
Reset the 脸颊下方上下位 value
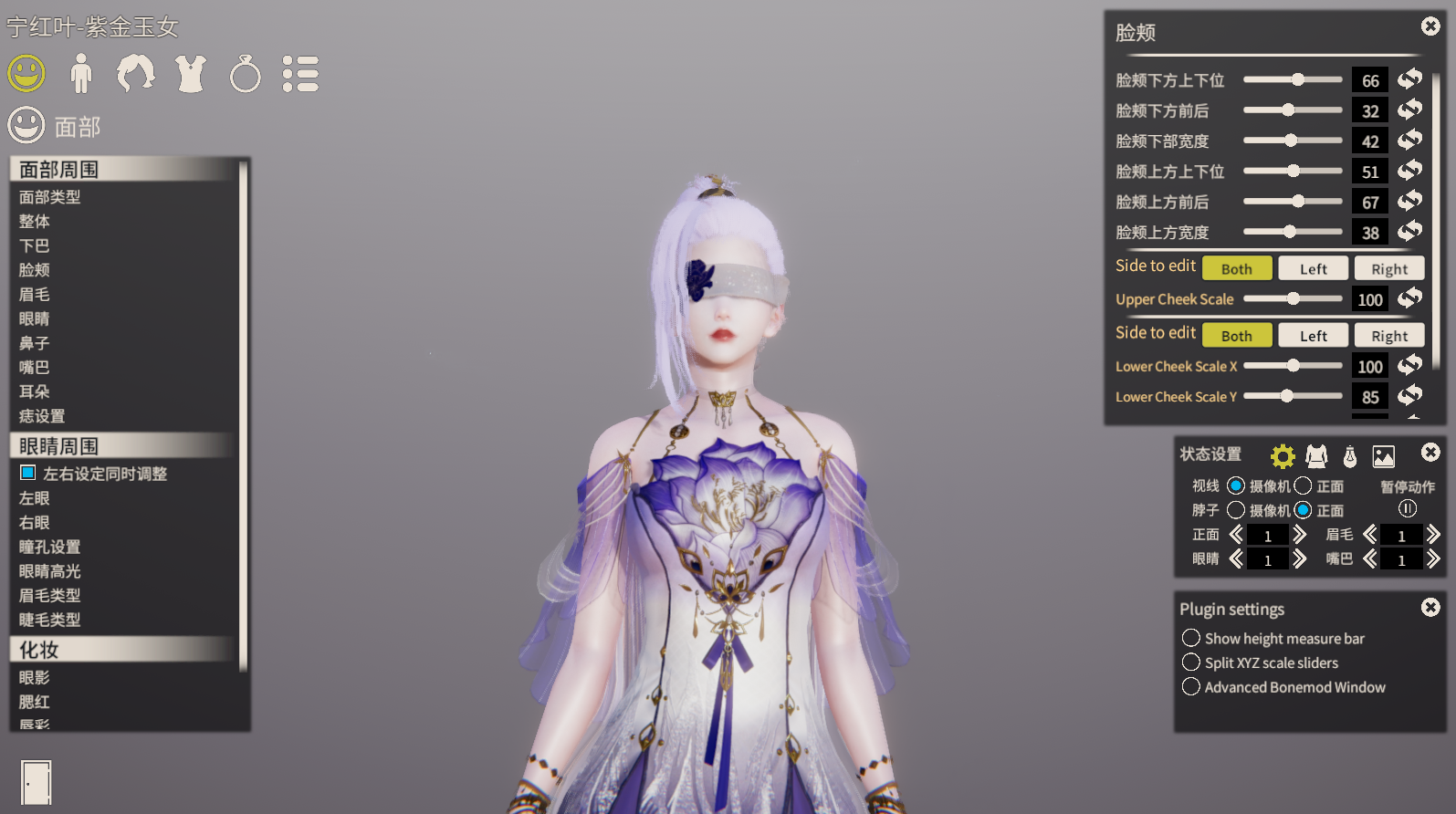point(1409,79)
